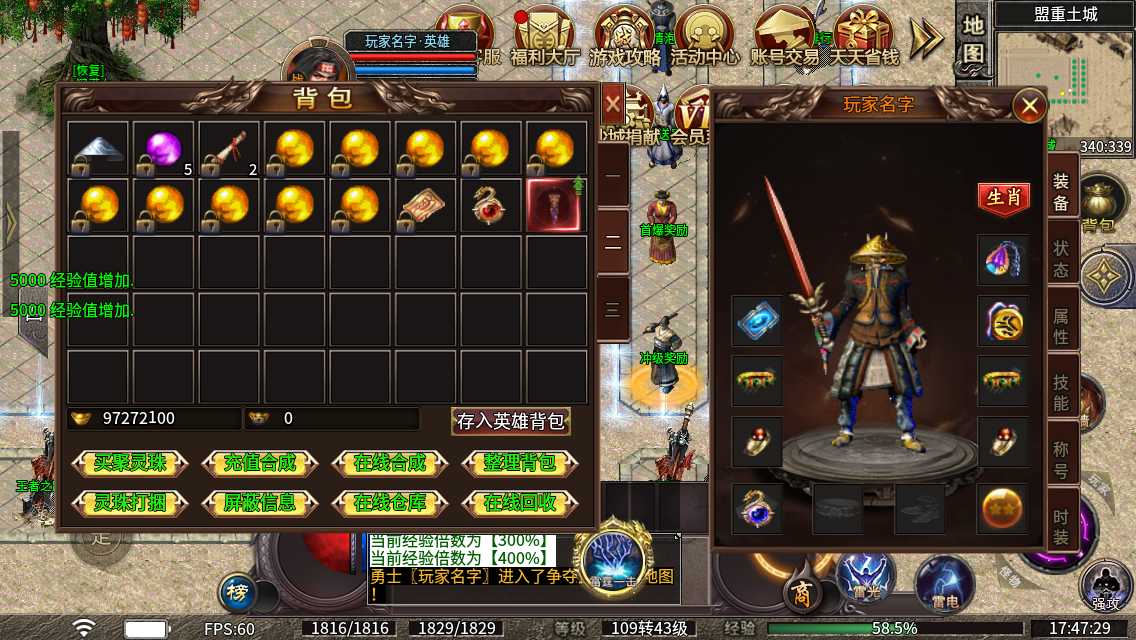
Task: Open 福利大厅 from top menu
Action: (545, 38)
